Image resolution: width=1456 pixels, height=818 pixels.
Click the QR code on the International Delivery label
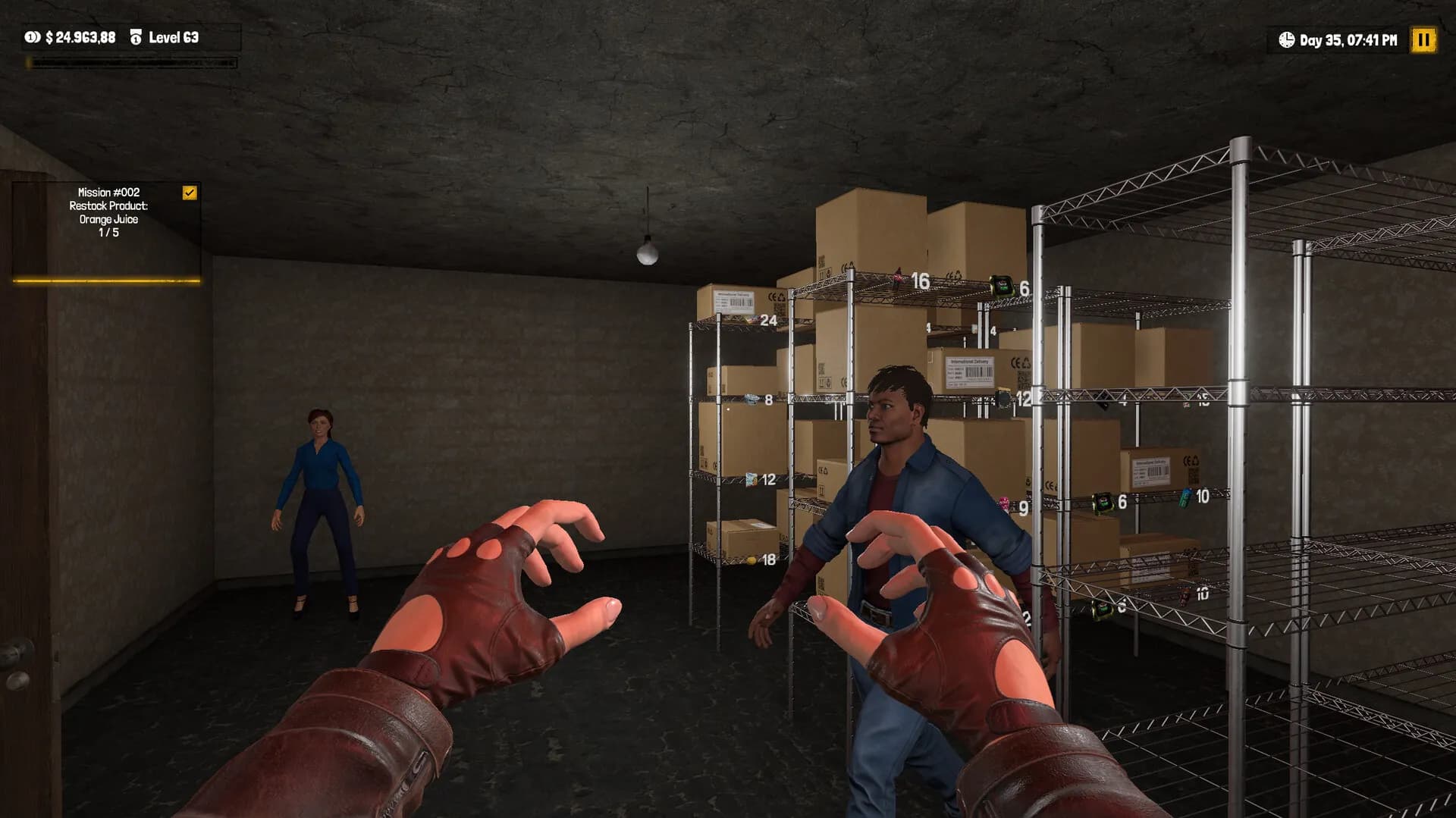click(x=1024, y=378)
